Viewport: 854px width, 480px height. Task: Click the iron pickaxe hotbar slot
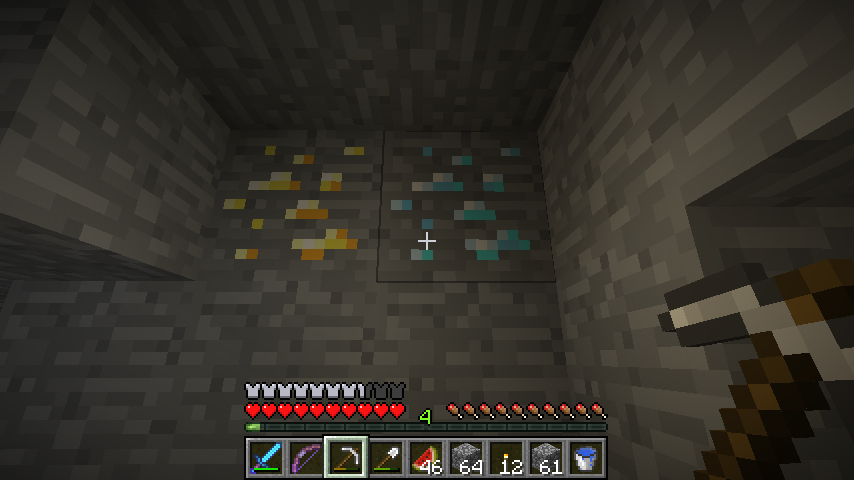tap(345, 457)
